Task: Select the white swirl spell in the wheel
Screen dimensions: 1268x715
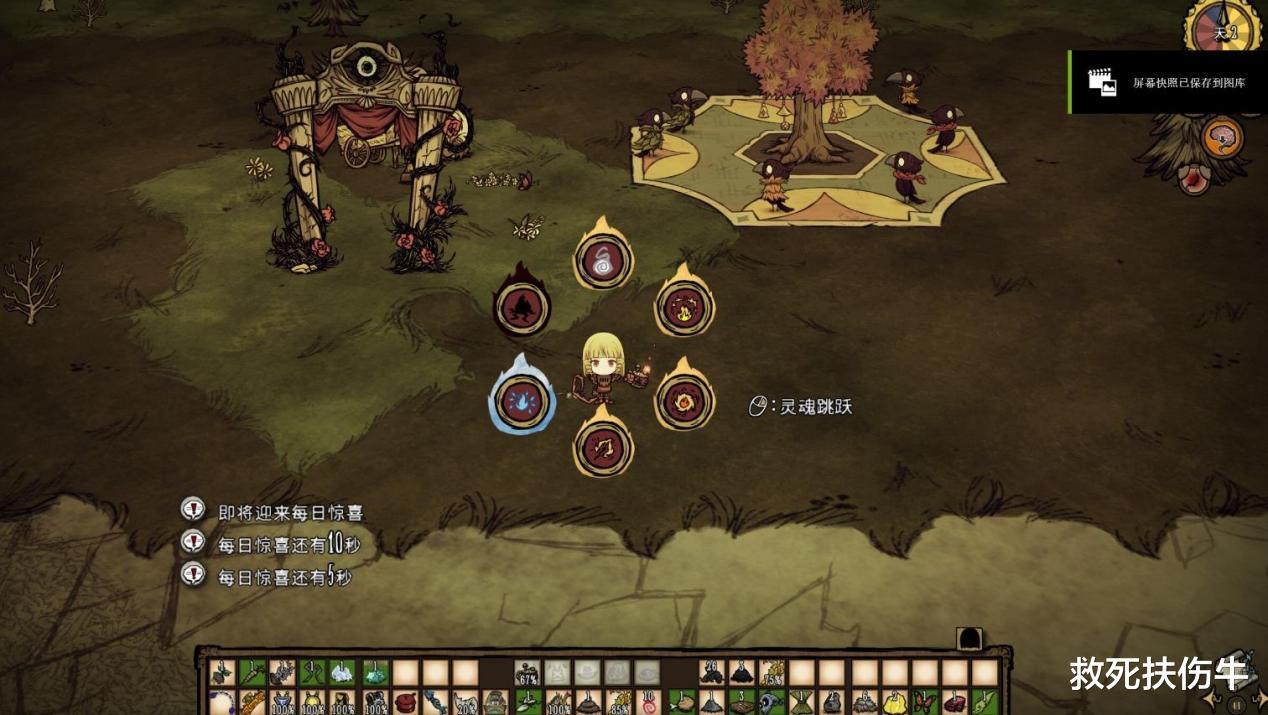Action: [x=603, y=261]
